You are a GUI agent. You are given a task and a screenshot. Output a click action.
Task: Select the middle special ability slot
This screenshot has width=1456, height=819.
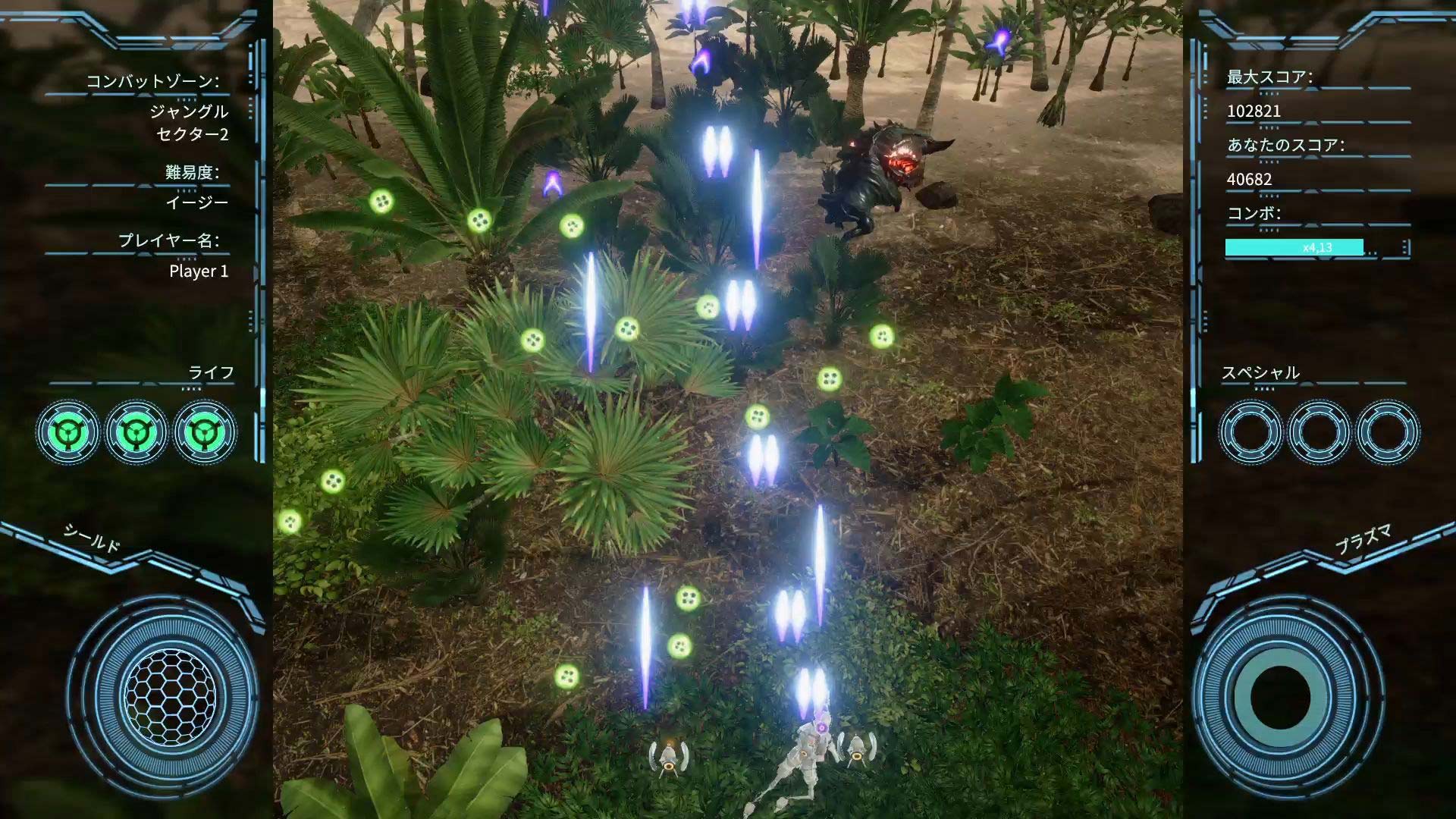tap(1319, 432)
